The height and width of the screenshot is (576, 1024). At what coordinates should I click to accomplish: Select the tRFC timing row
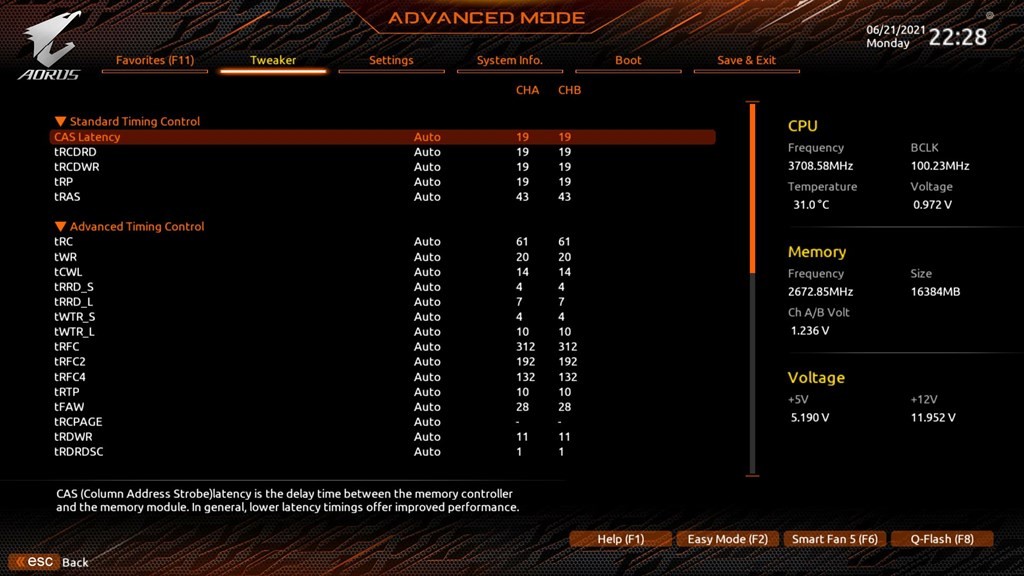point(67,347)
